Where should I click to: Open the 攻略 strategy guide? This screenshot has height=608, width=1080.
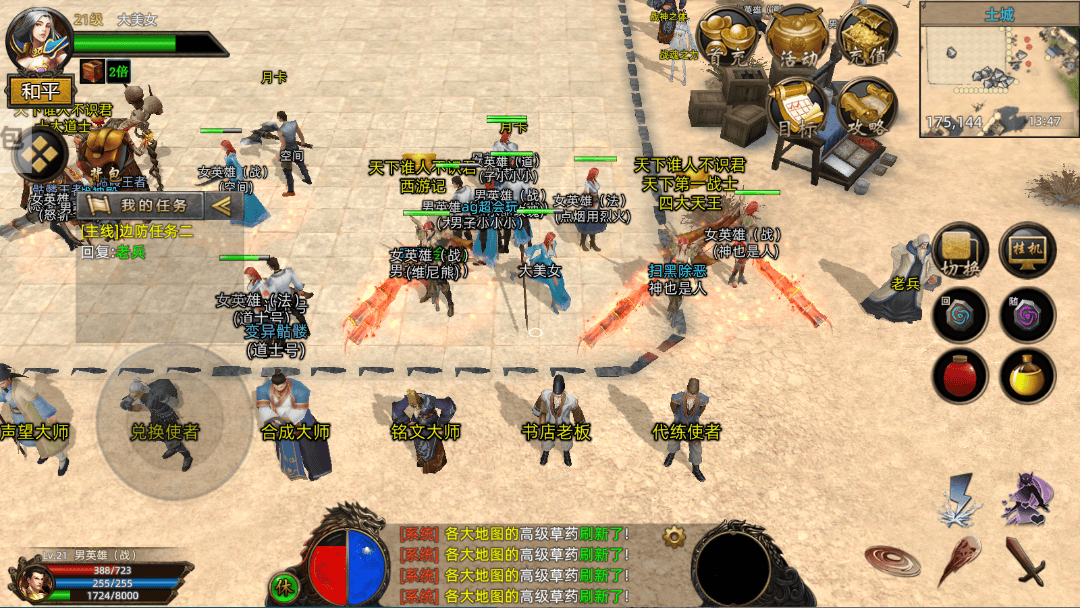click(x=864, y=109)
